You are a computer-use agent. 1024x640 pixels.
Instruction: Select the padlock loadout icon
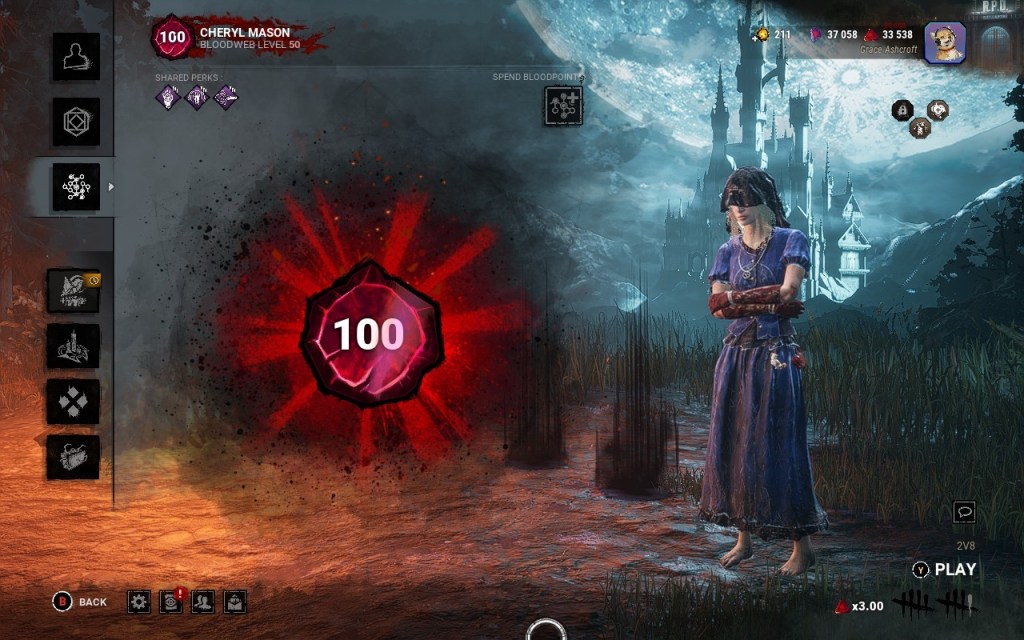pyautogui.click(x=902, y=110)
